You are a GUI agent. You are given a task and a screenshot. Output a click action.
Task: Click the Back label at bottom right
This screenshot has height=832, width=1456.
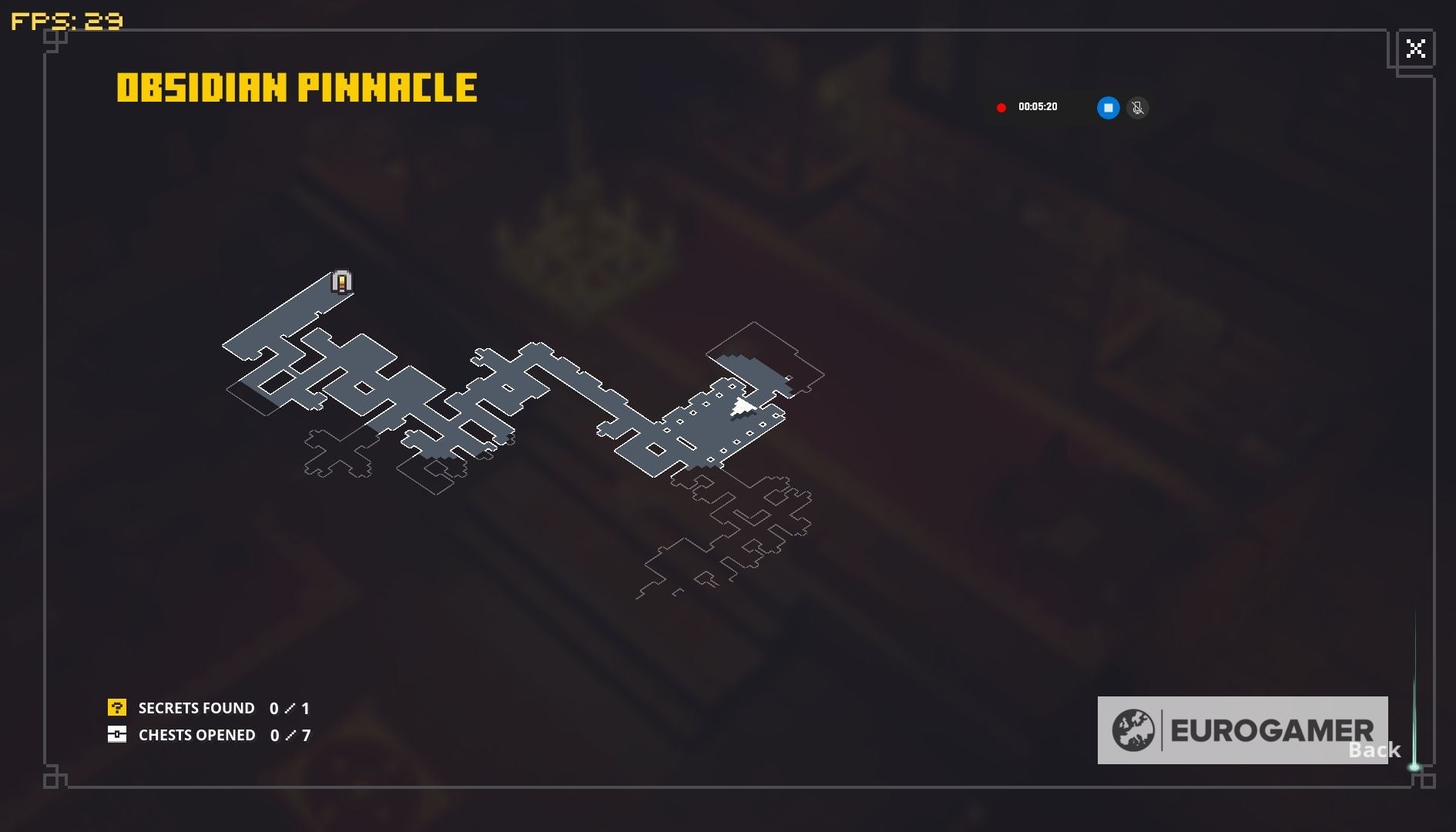coord(1375,749)
